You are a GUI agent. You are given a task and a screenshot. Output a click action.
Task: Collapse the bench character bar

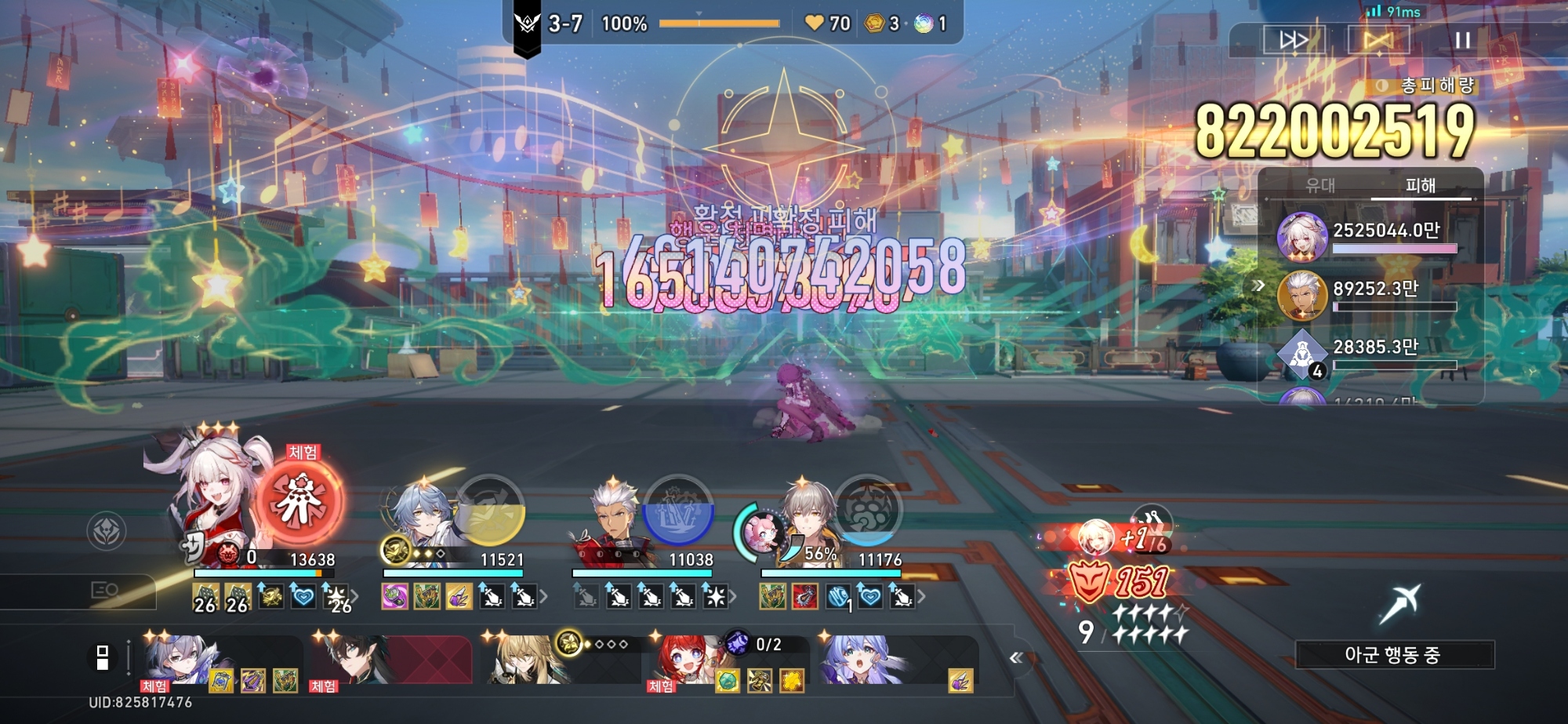click(x=1016, y=658)
